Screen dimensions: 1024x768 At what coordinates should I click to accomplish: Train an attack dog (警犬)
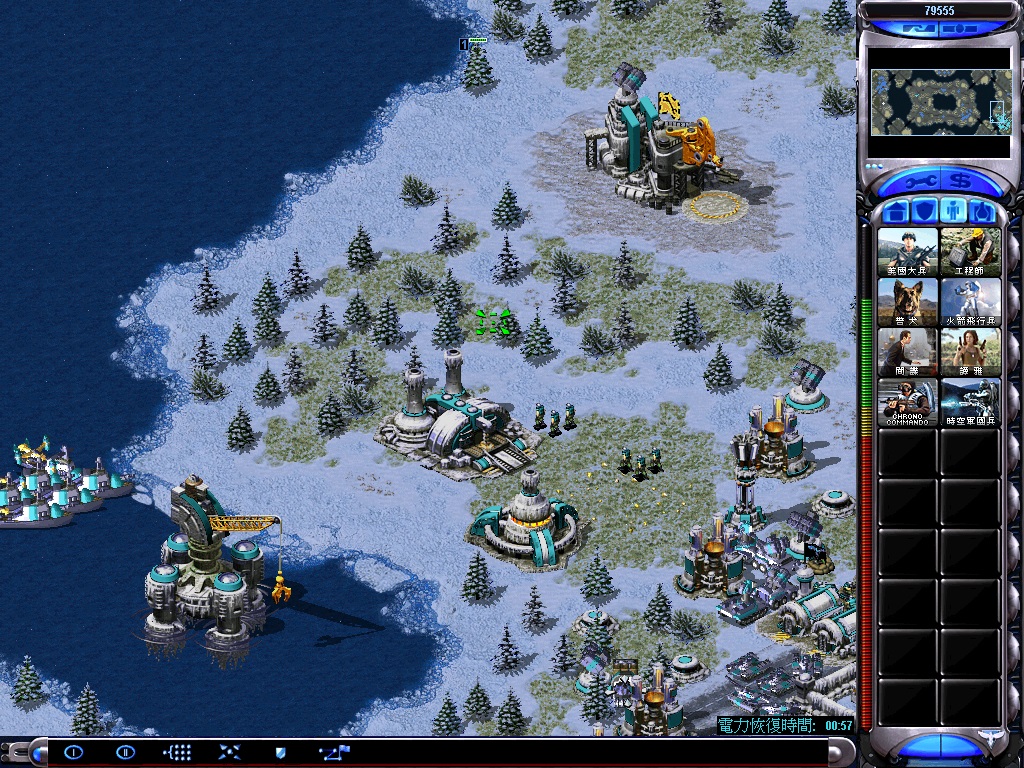tap(908, 301)
